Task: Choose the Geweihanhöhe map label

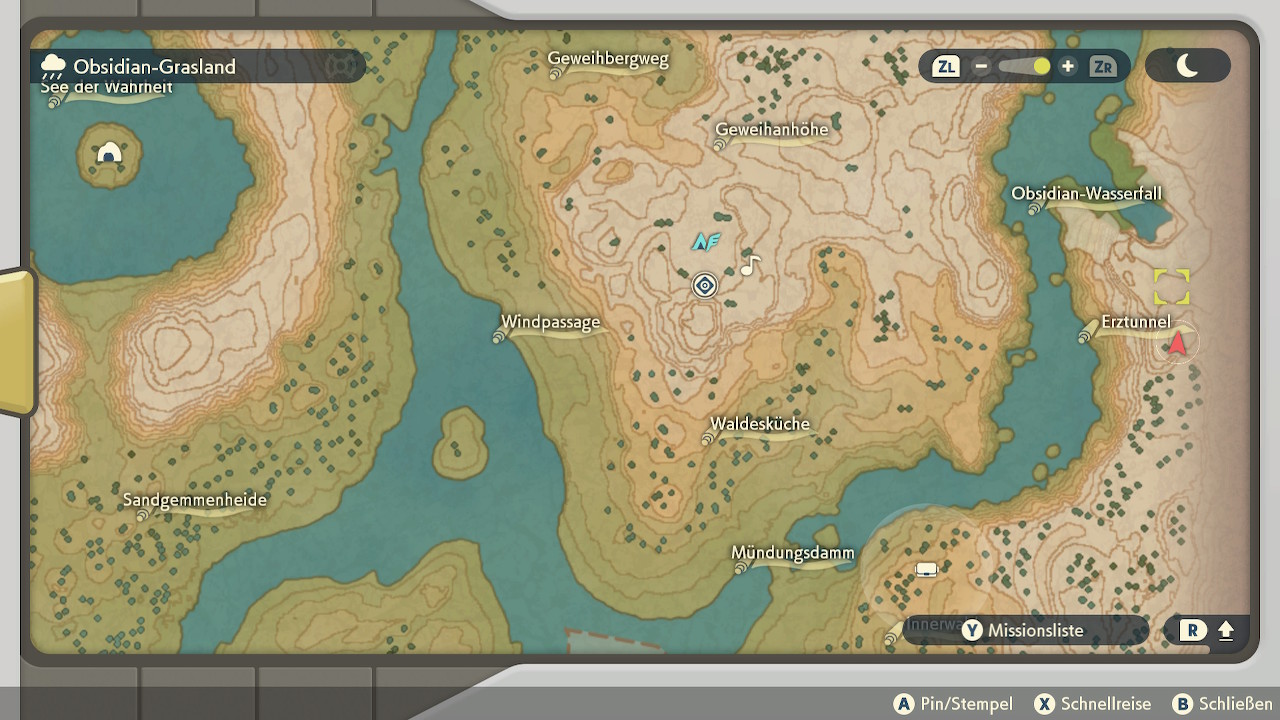Action: 771,130
